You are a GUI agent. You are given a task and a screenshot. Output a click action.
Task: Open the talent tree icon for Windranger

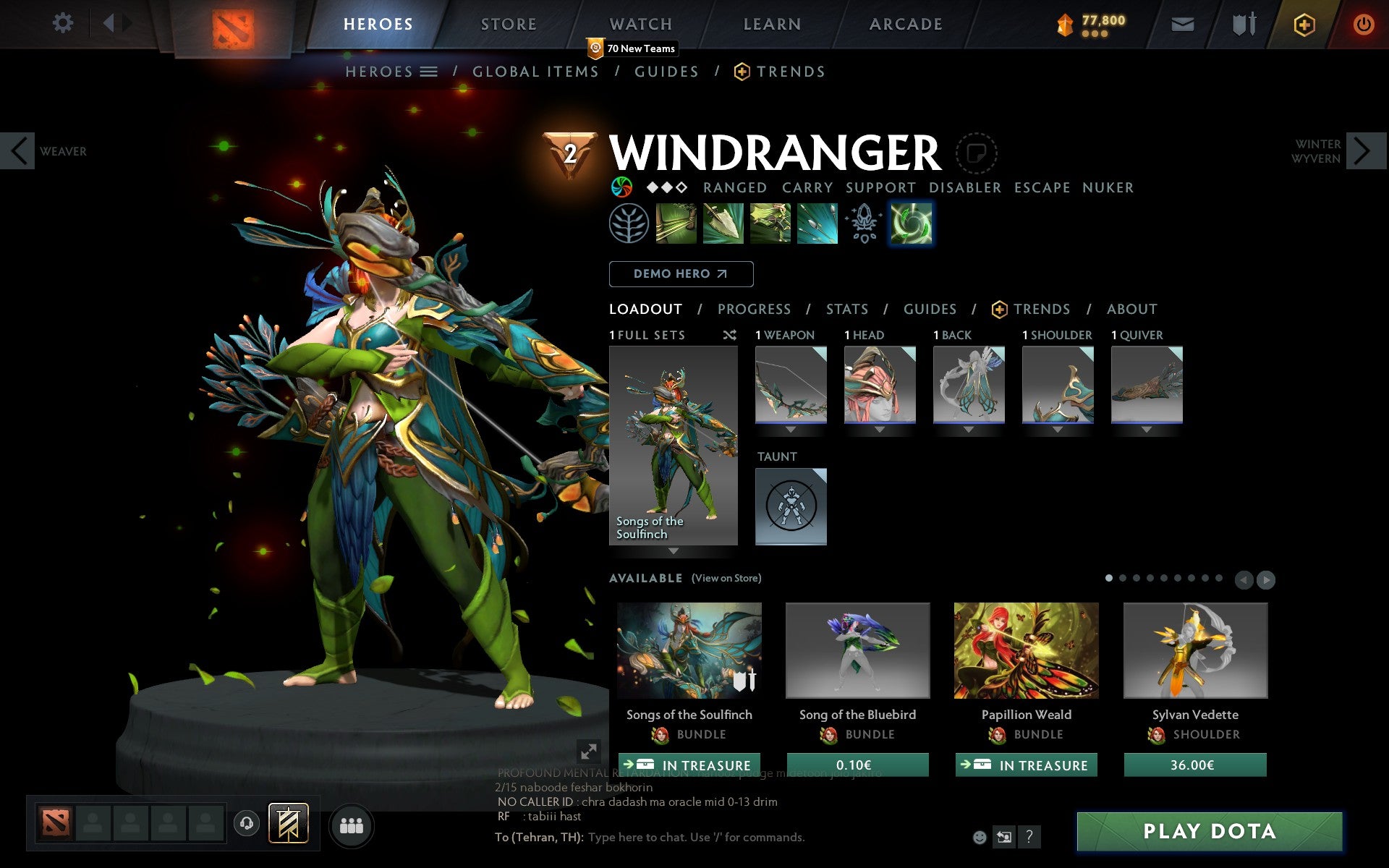(x=629, y=224)
